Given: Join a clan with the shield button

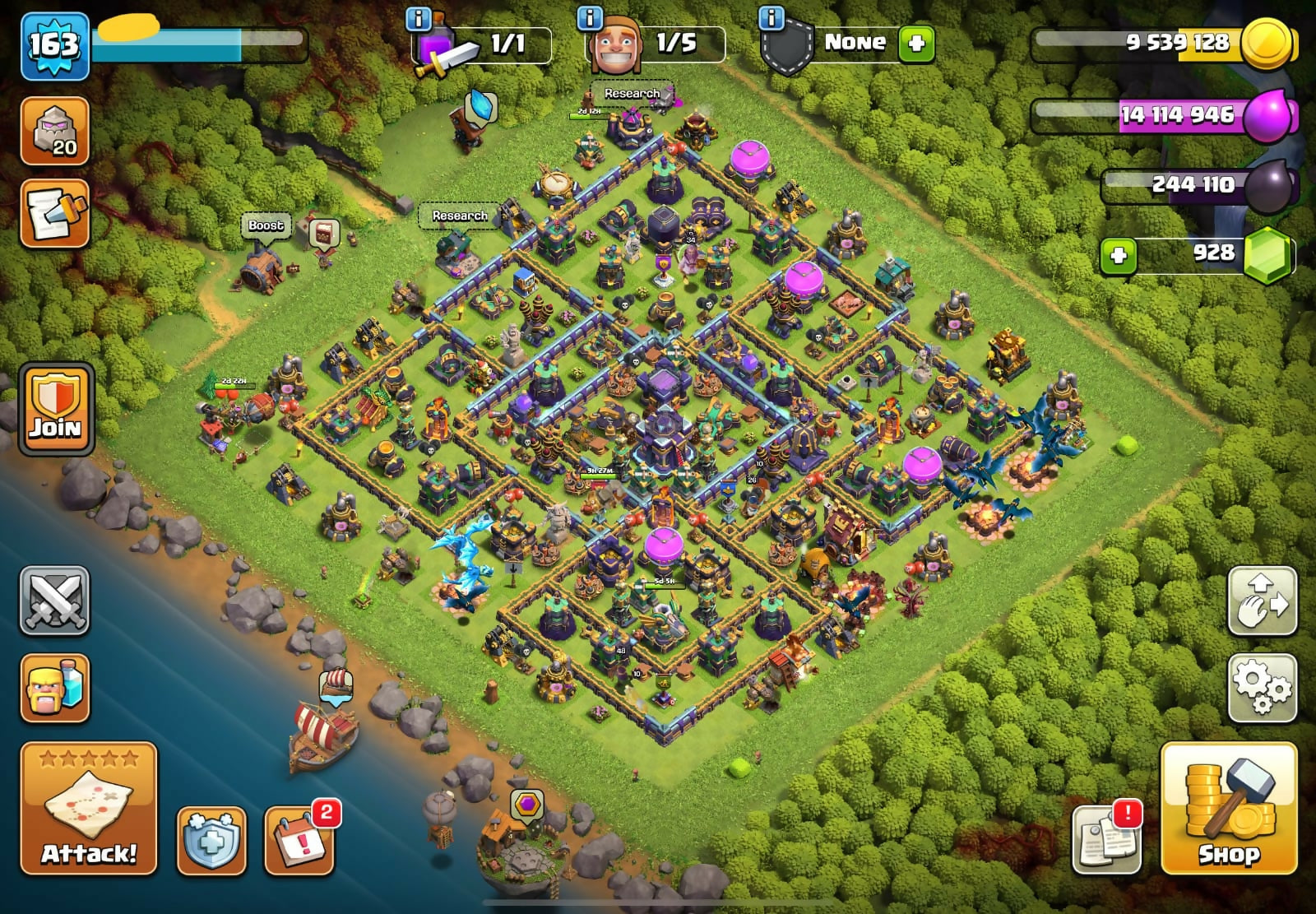Looking at the screenshot, I should click(56, 409).
